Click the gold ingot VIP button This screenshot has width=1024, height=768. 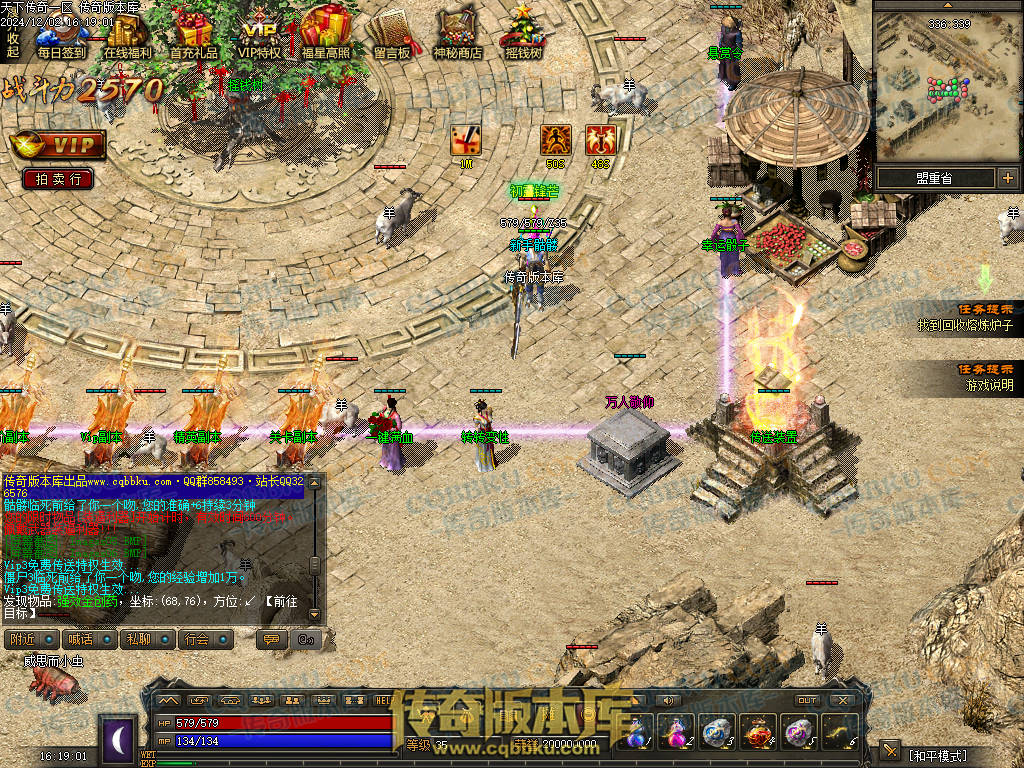tap(58, 145)
